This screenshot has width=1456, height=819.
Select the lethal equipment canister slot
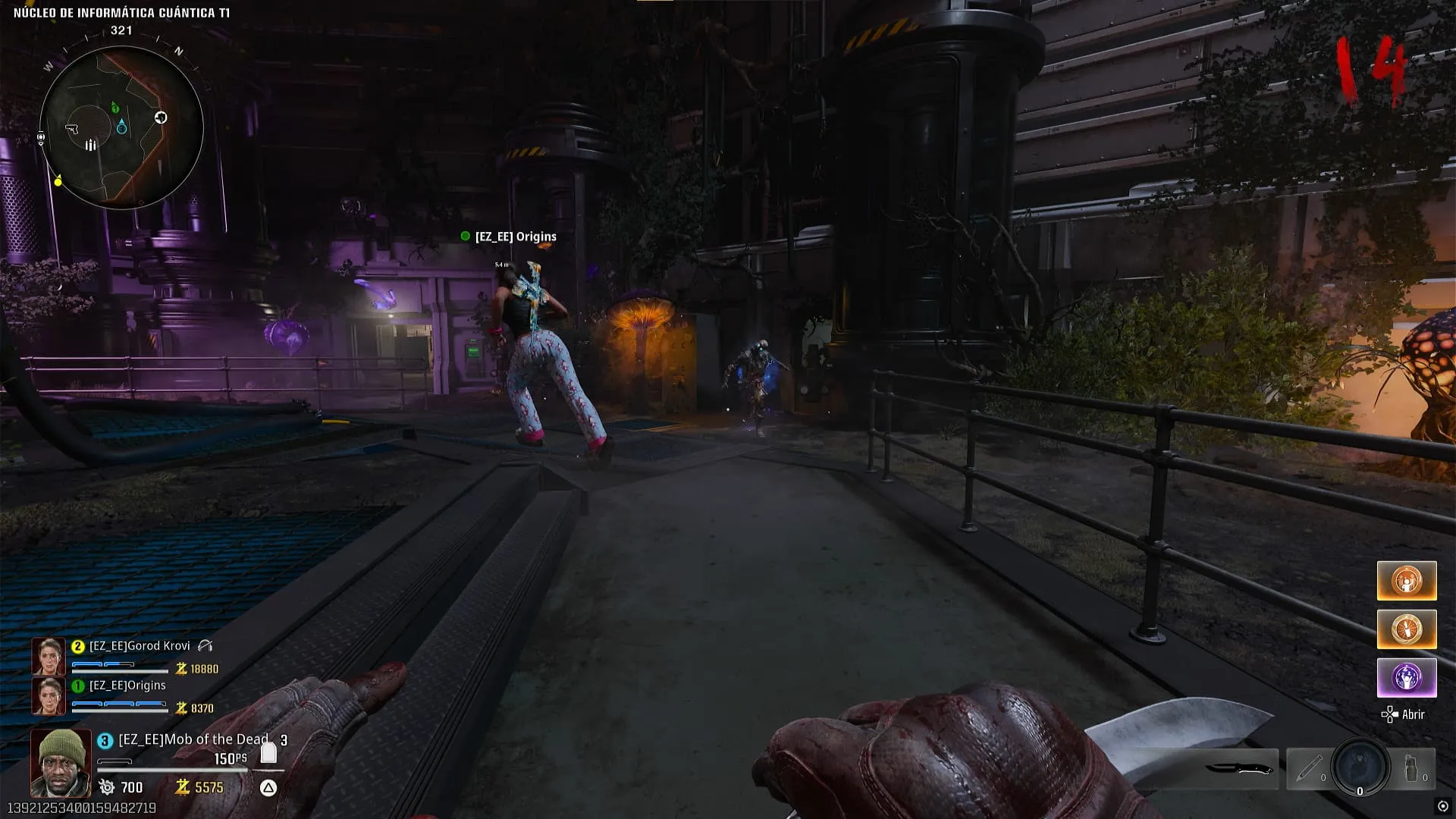coord(1413,769)
